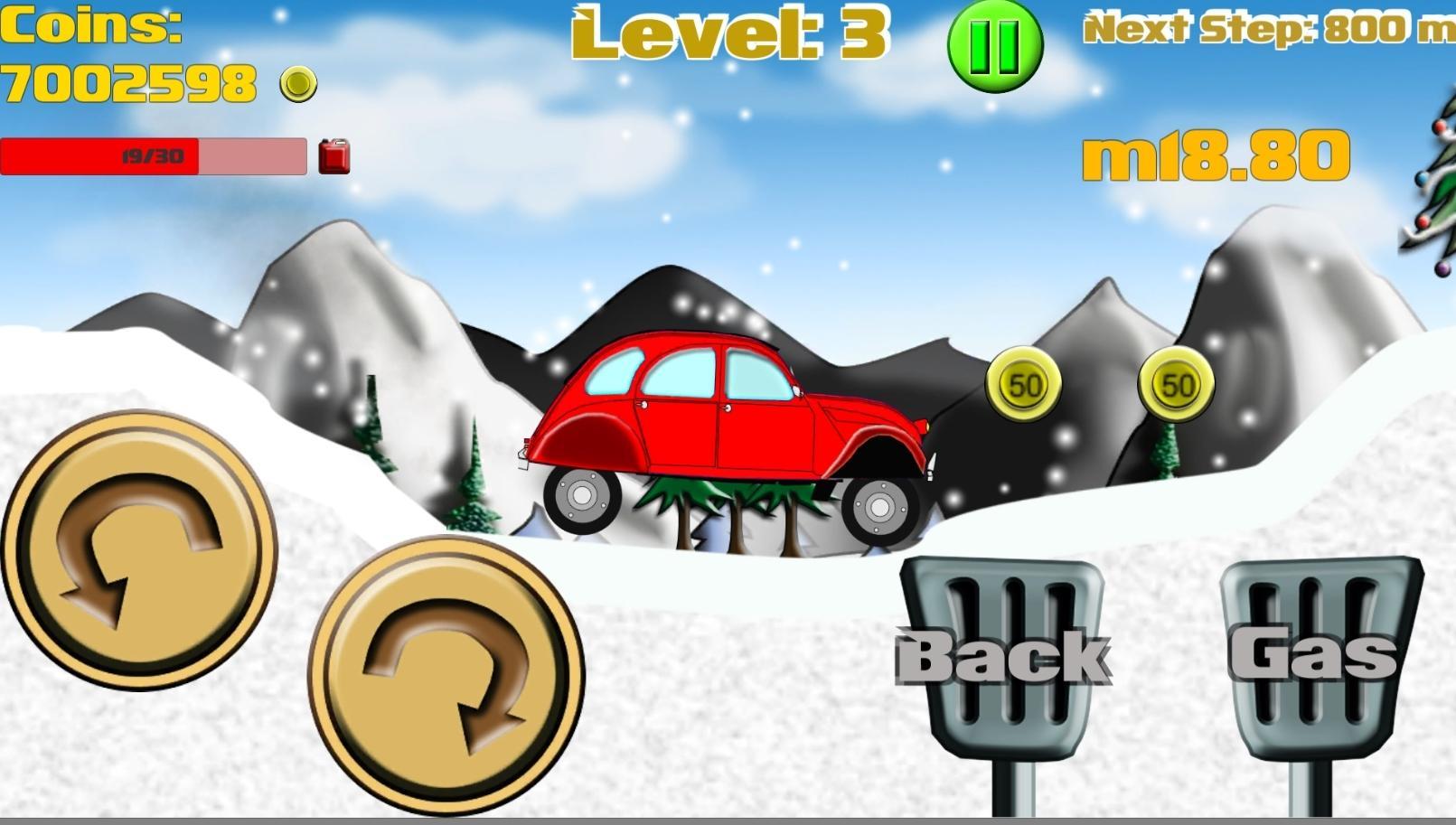Tilt car with clockwise arrow button
Screen dimensions: 1456x825
(446, 675)
